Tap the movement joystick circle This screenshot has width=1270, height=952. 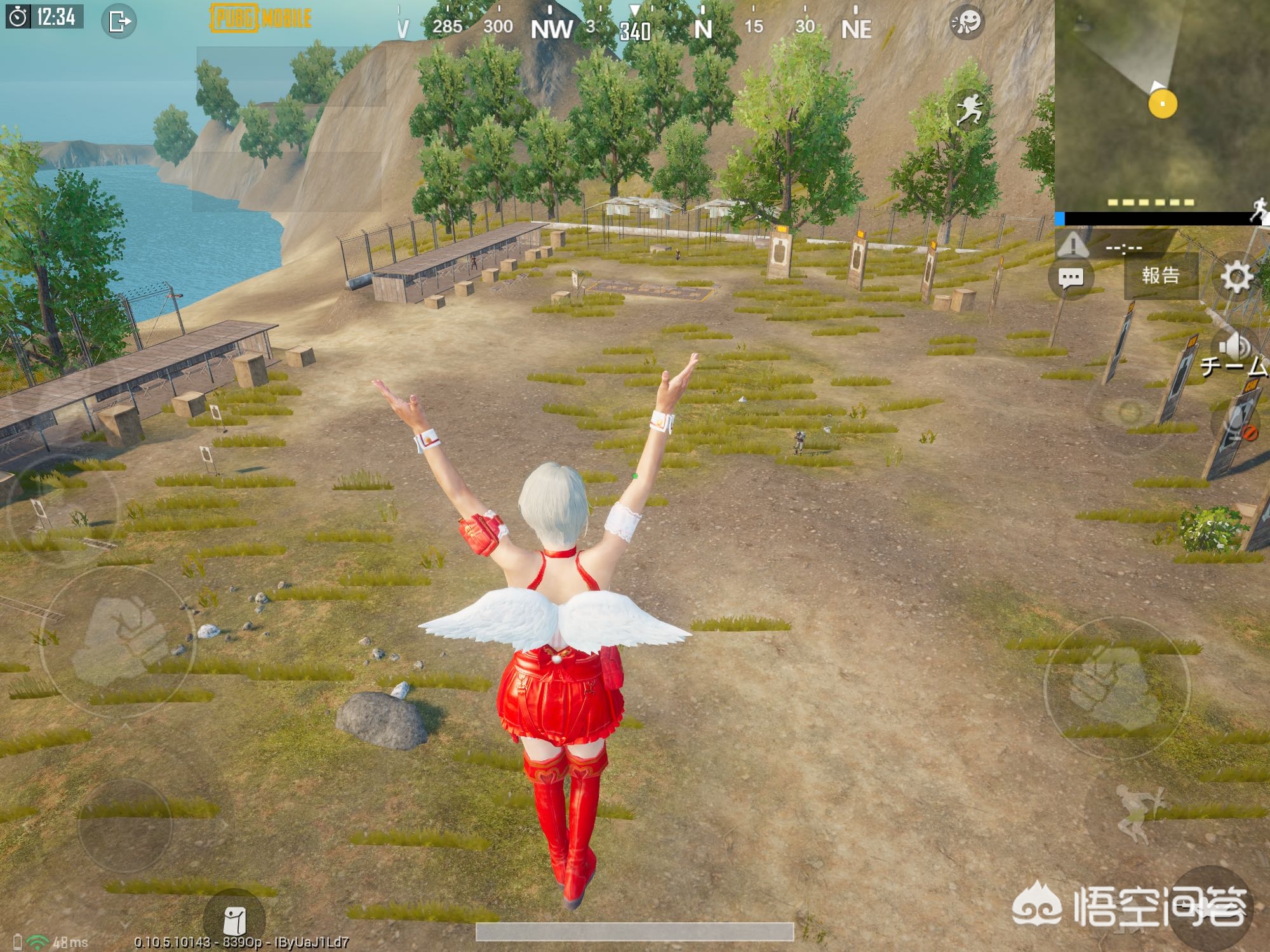point(124,824)
